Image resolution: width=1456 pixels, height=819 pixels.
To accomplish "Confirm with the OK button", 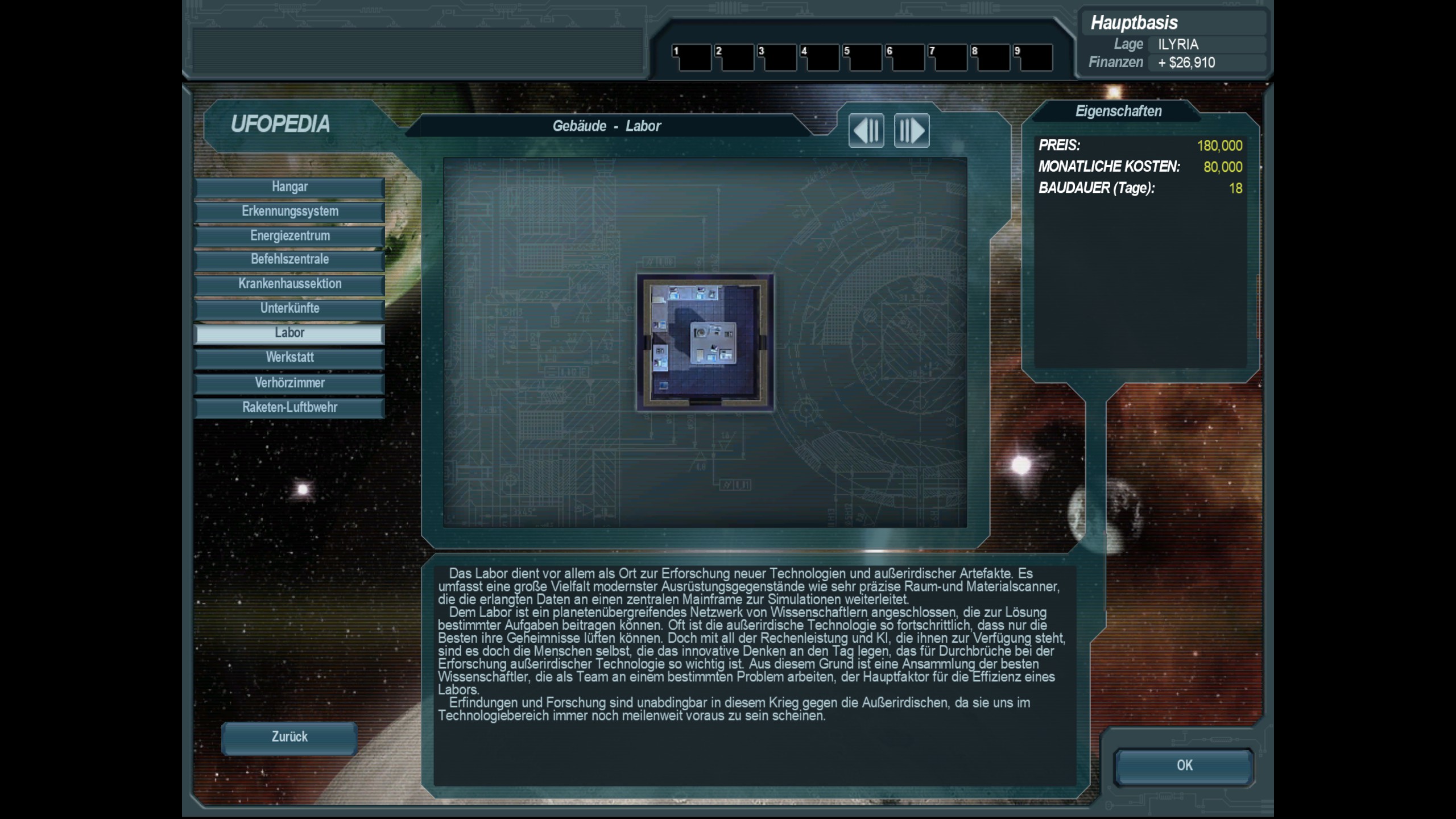I will point(1184,766).
